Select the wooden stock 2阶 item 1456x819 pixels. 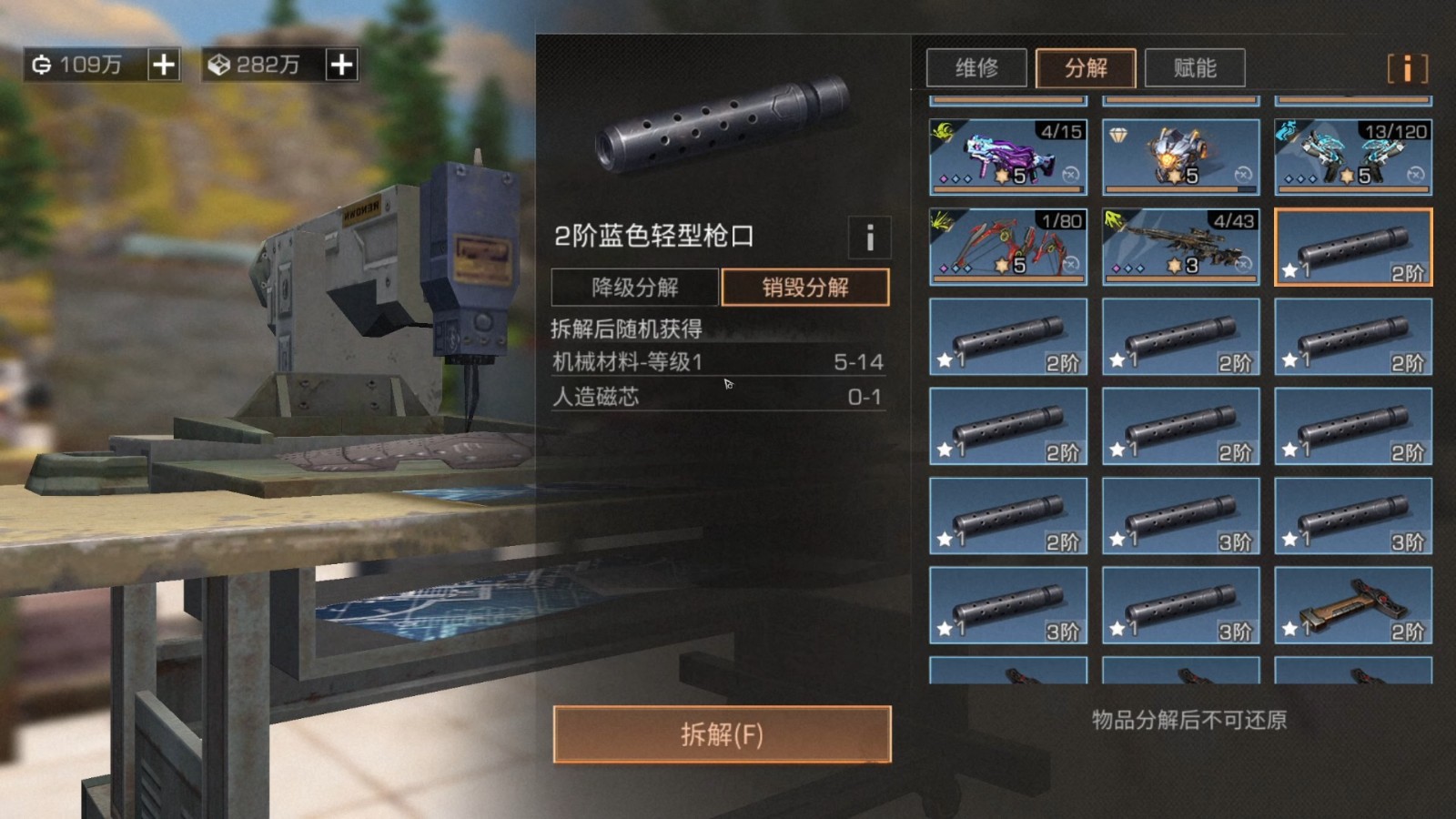pyautogui.click(x=1353, y=605)
